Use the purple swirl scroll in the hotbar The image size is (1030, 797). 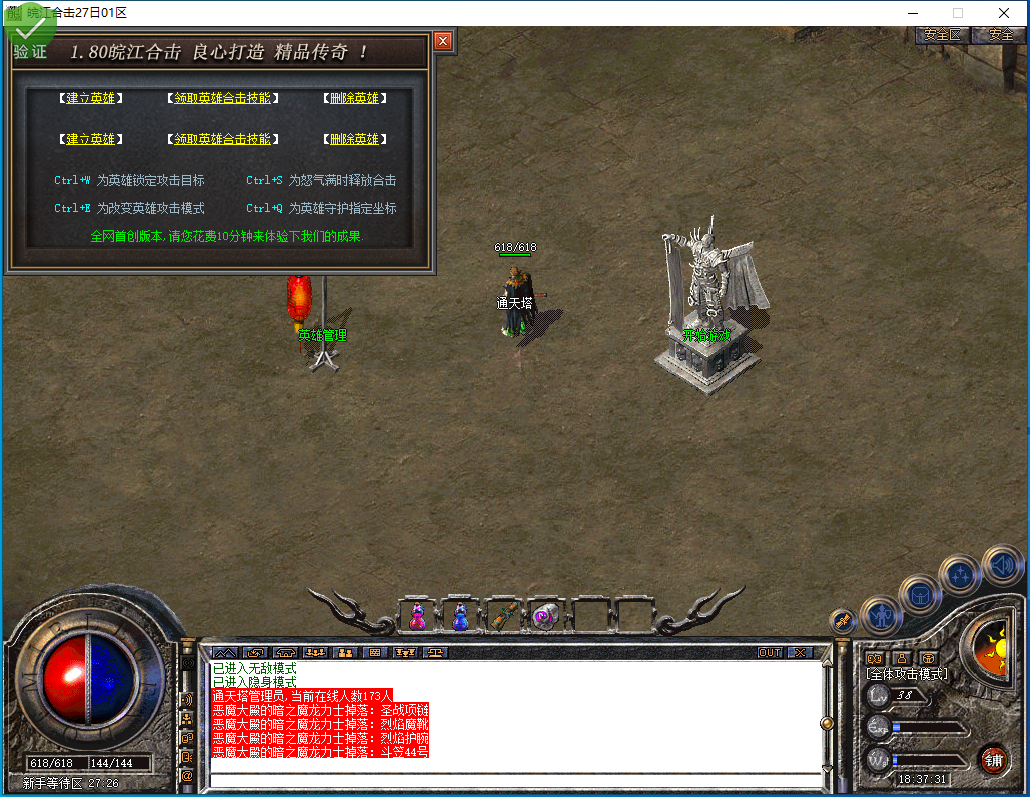545,616
